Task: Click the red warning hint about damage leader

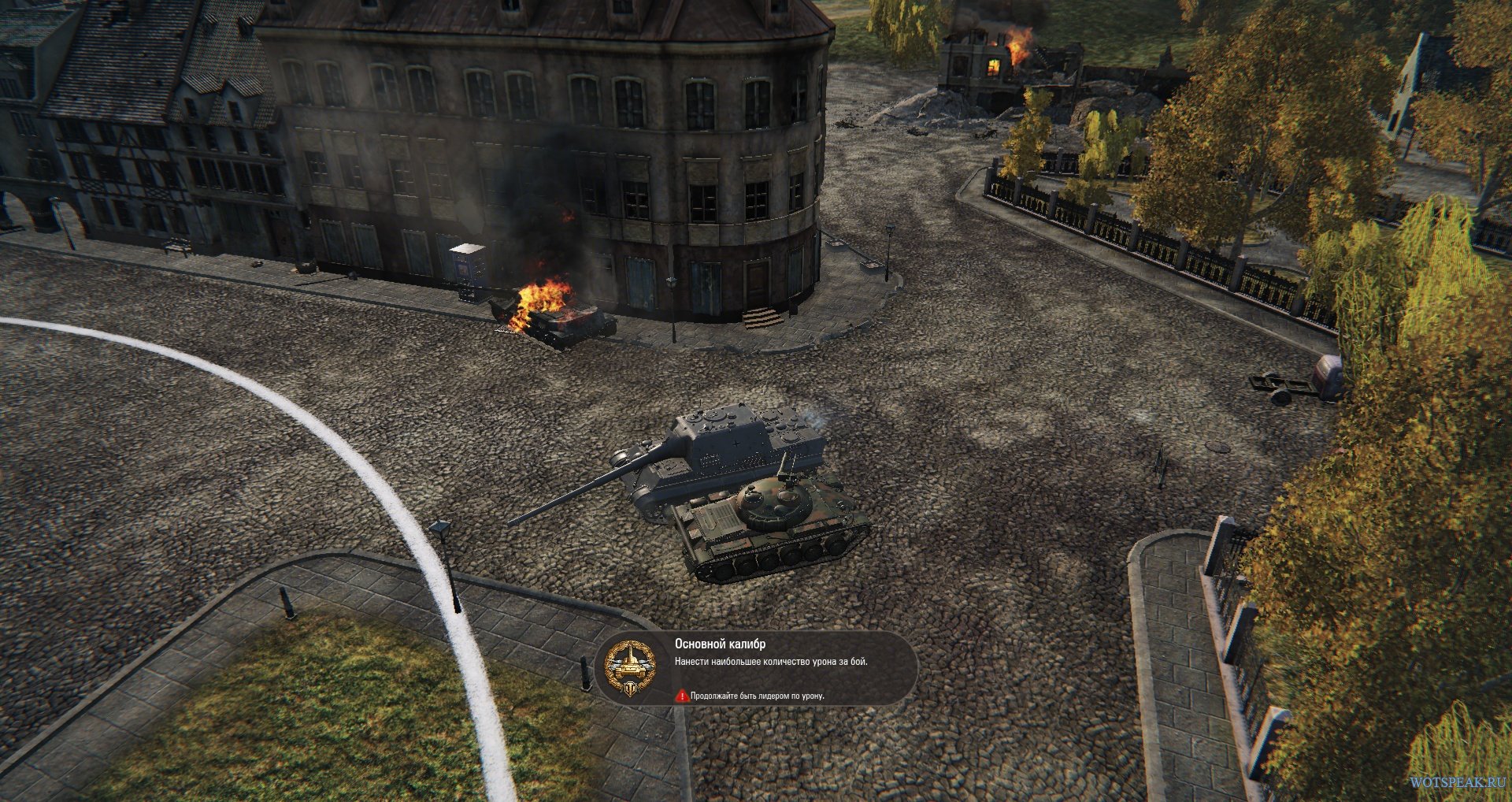Action: 751,696
